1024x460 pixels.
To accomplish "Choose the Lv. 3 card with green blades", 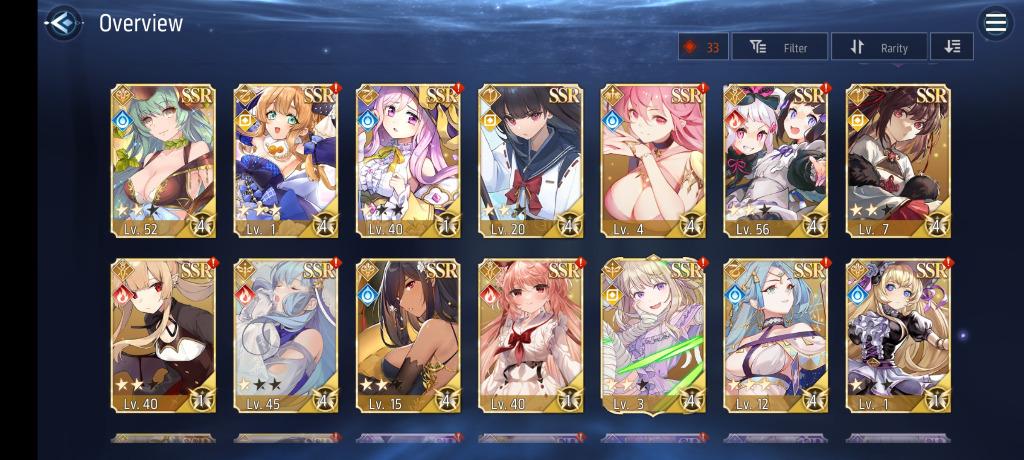I will pyautogui.click(x=653, y=335).
